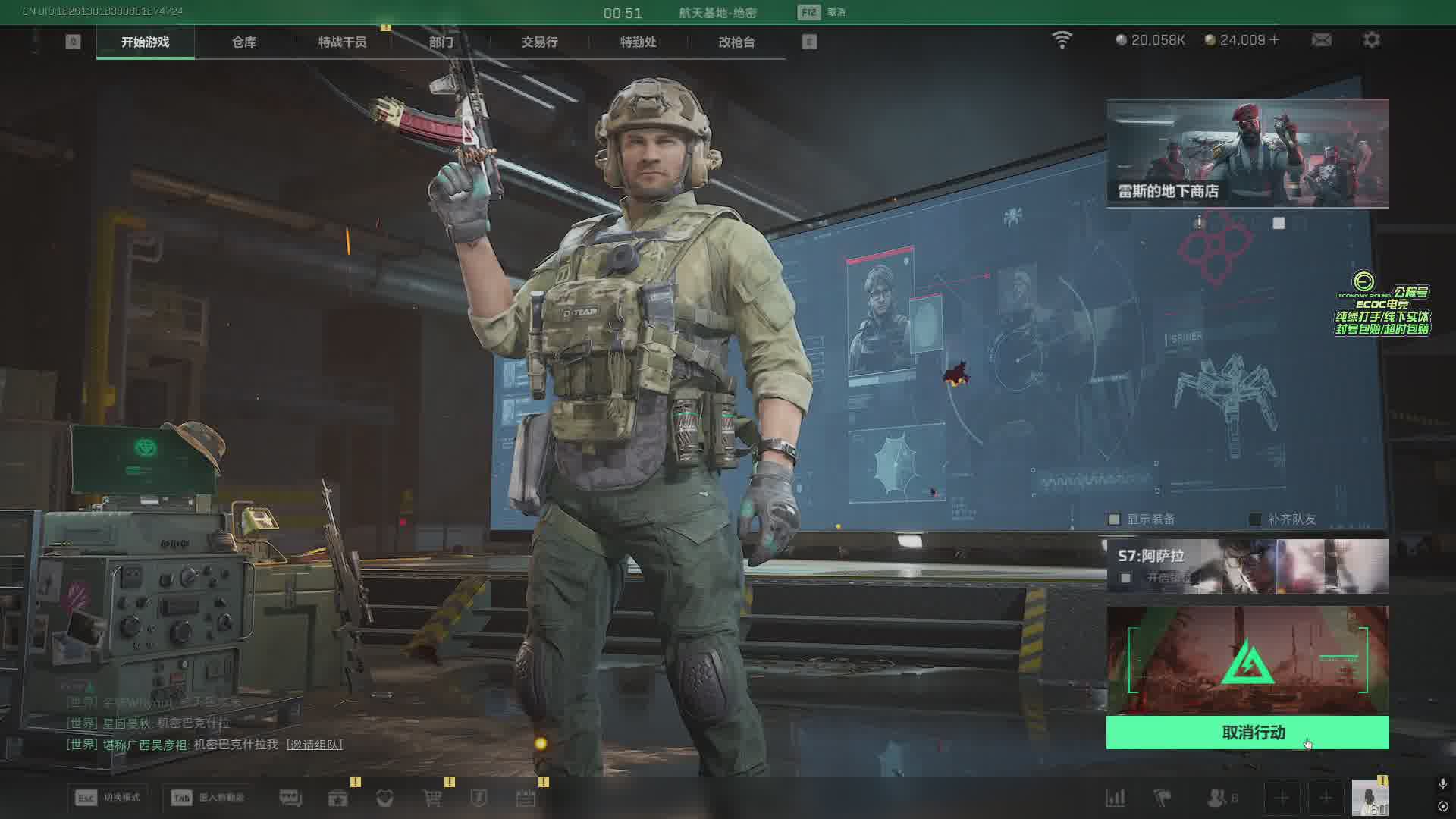Viewport: 1456px width, 819px height.
Task: Click 邀请组队 invite link in chat
Action: pyautogui.click(x=315, y=745)
